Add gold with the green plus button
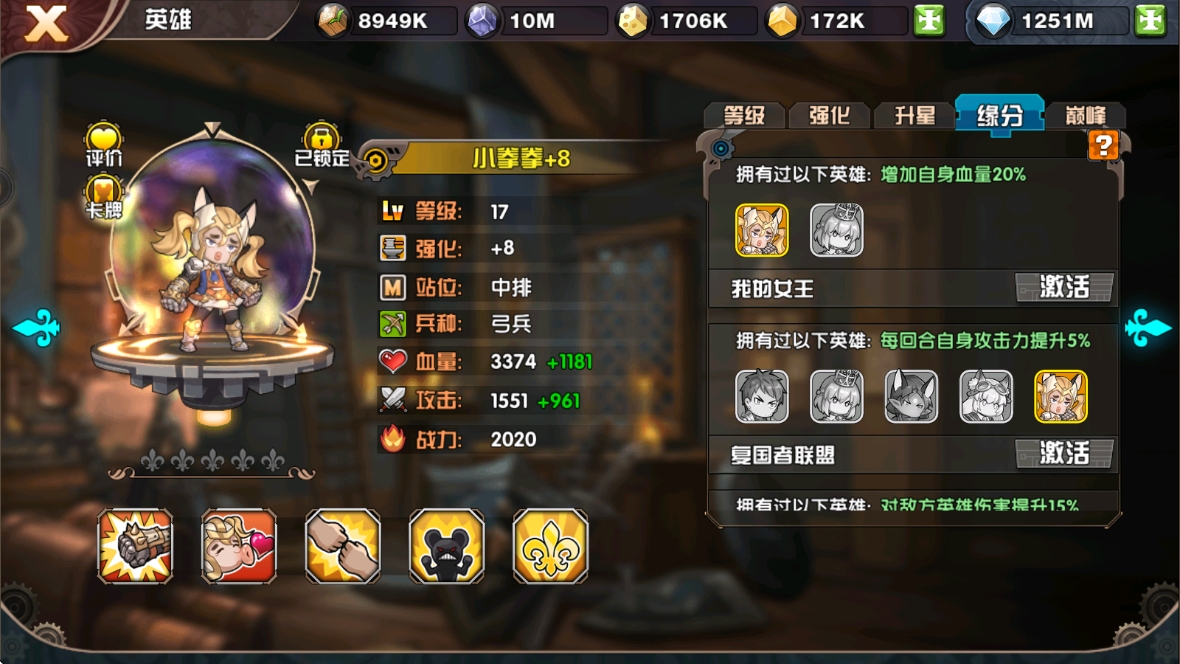Image resolution: width=1180 pixels, height=664 pixels. click(x=929, y=21)
